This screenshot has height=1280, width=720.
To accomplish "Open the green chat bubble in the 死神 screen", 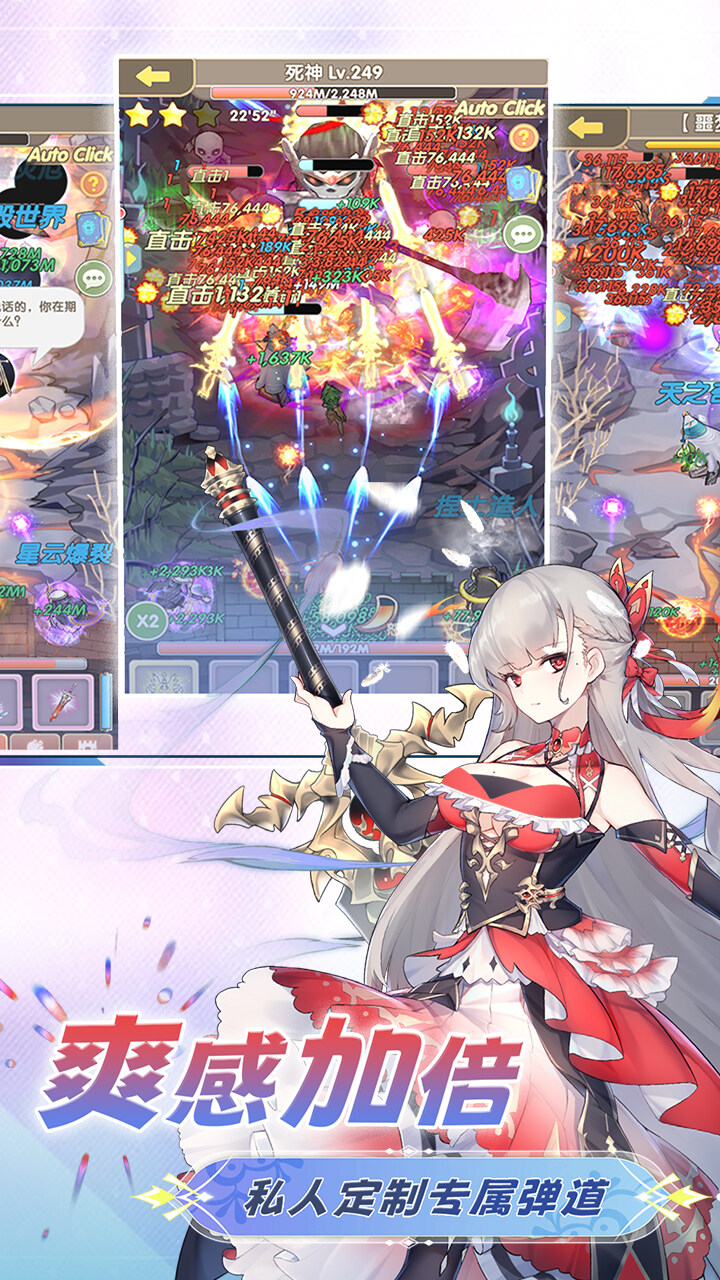I will pos(522,234).
